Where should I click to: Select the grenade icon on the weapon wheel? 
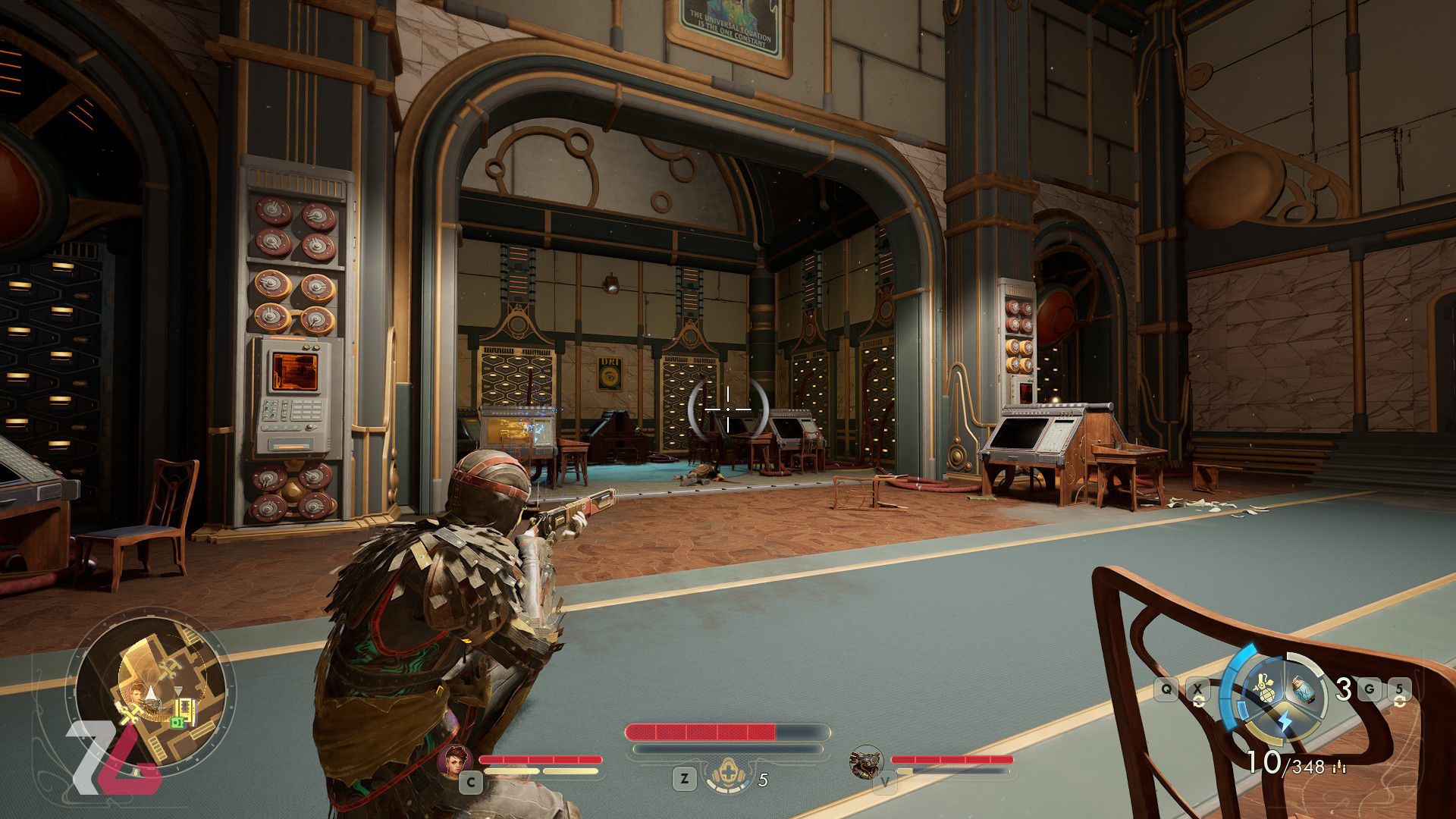[x=1266, y=688]
